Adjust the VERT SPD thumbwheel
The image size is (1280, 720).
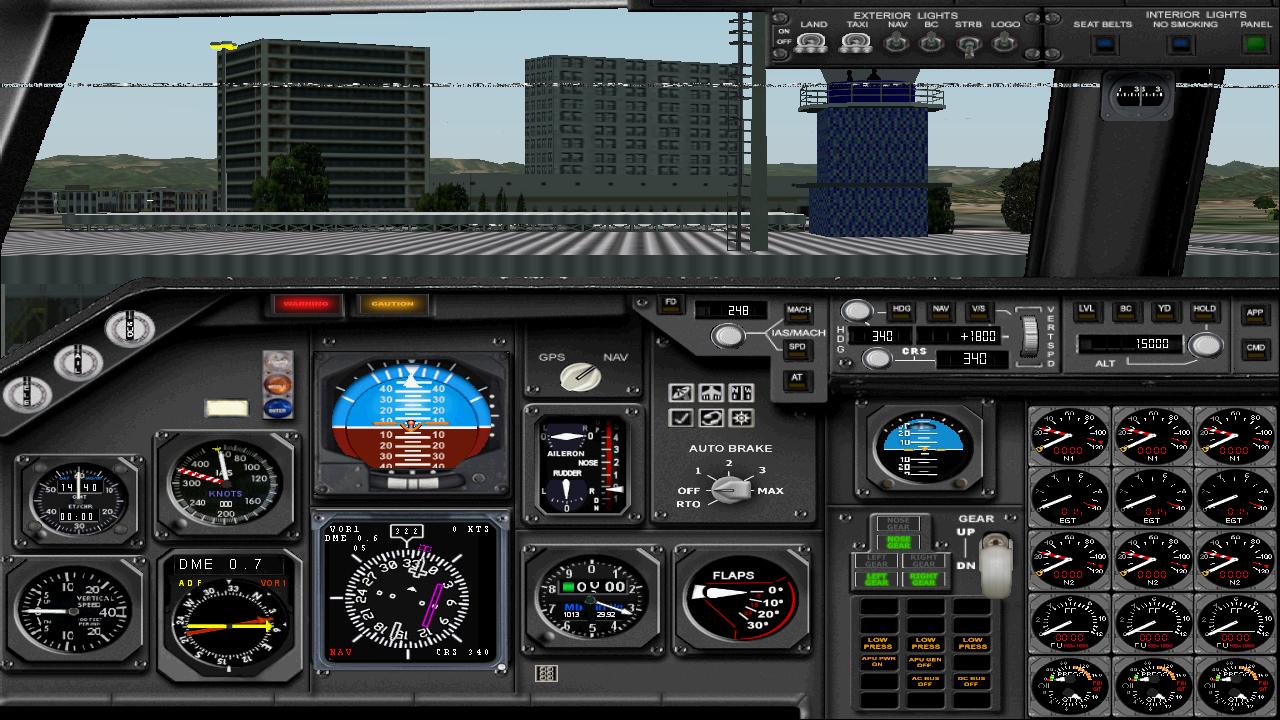[x=1031, y=335]
